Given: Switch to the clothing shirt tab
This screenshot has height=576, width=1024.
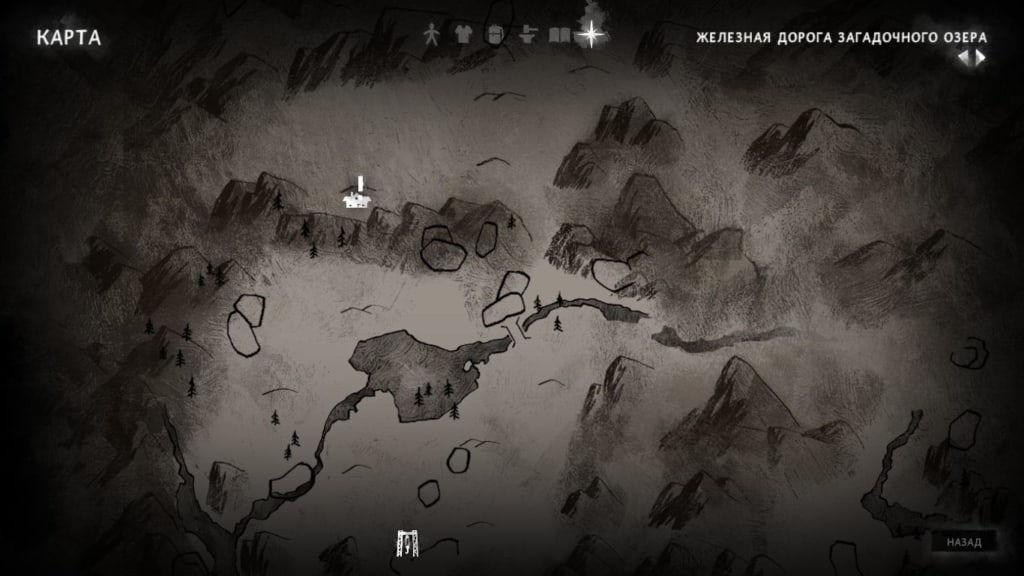Looking at the screenshot, I should pos(463,34).
